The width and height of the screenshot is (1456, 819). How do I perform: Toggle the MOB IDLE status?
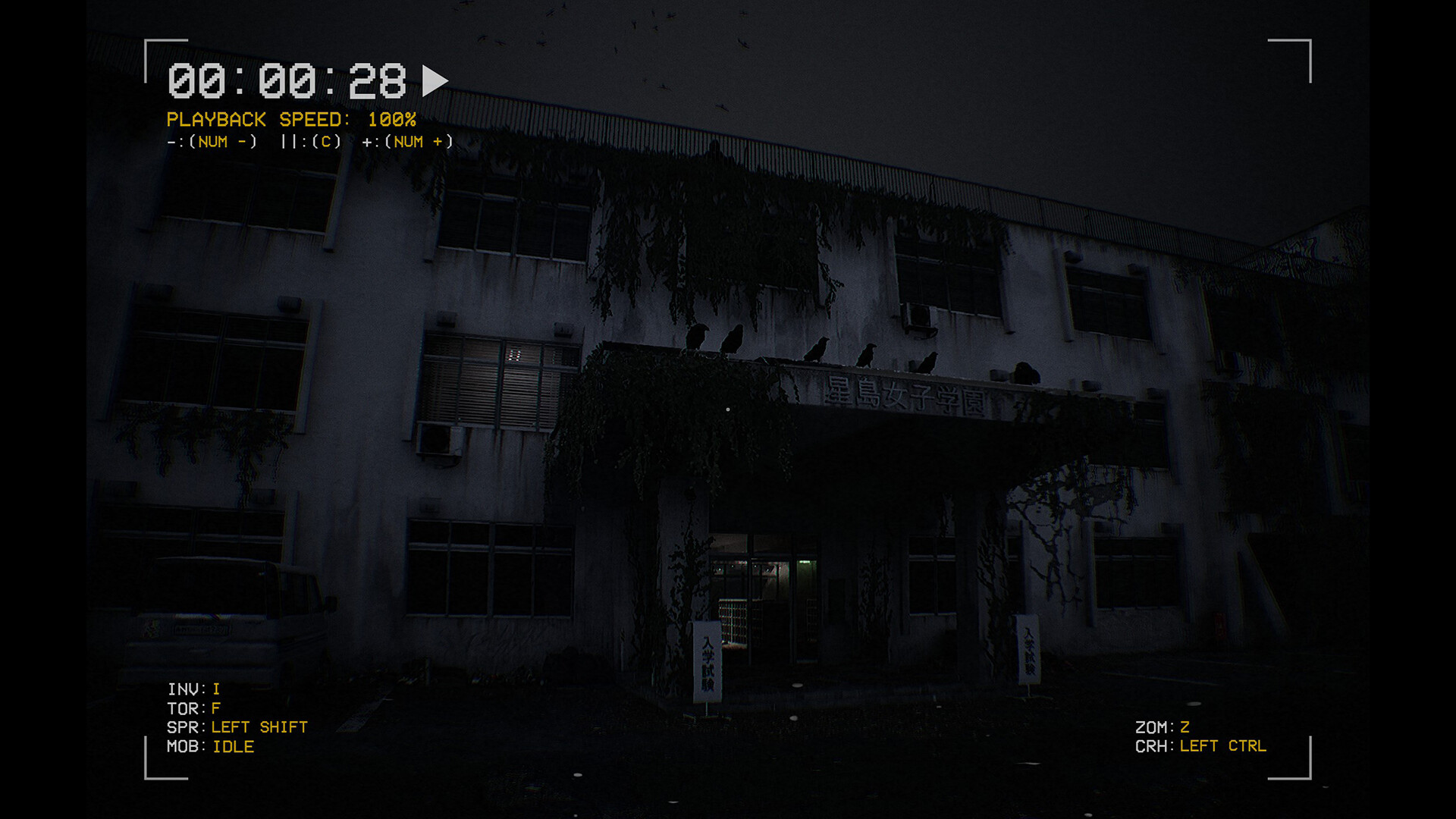coord(212,747)
